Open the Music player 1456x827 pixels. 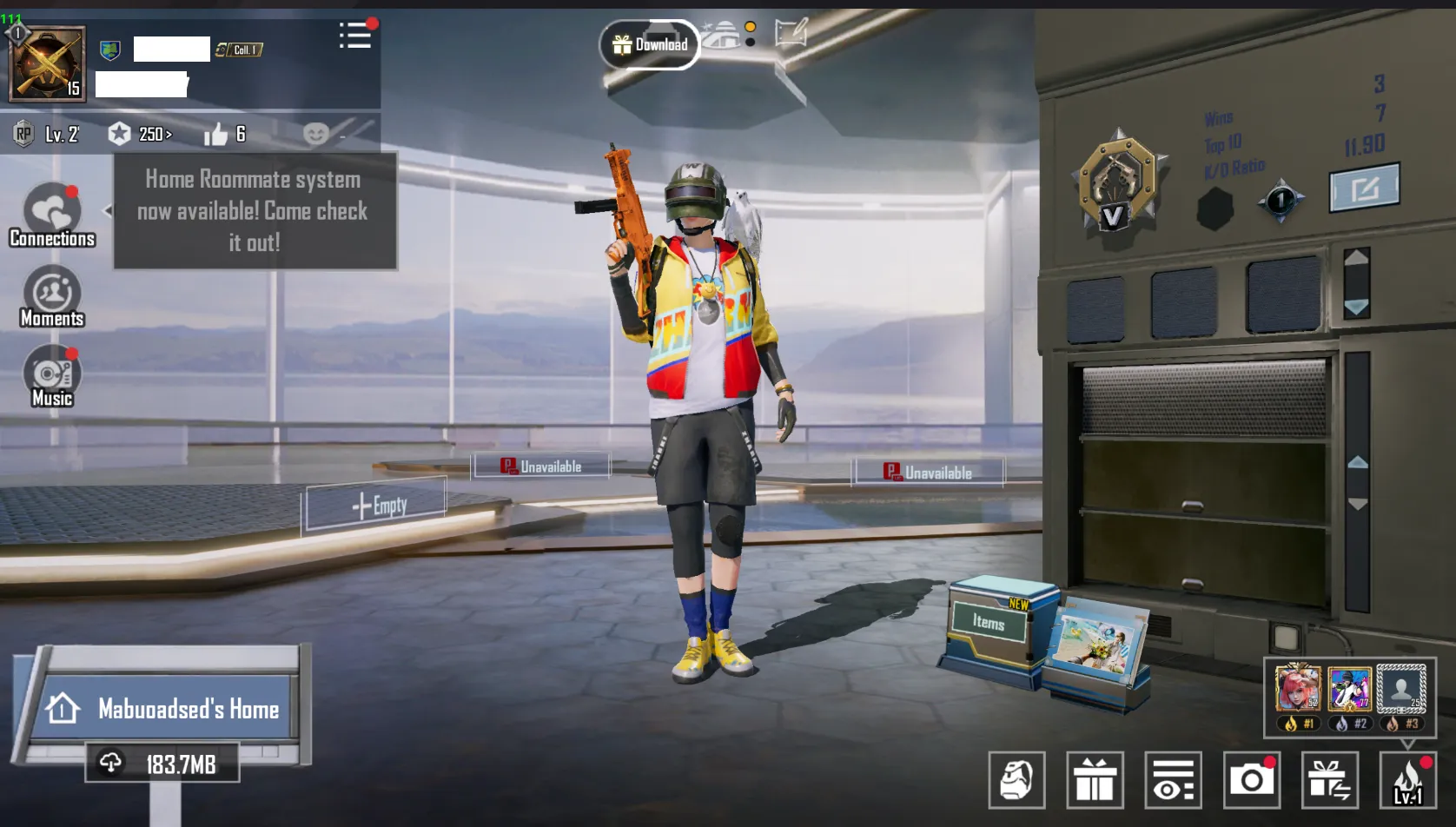pos(52,375)
